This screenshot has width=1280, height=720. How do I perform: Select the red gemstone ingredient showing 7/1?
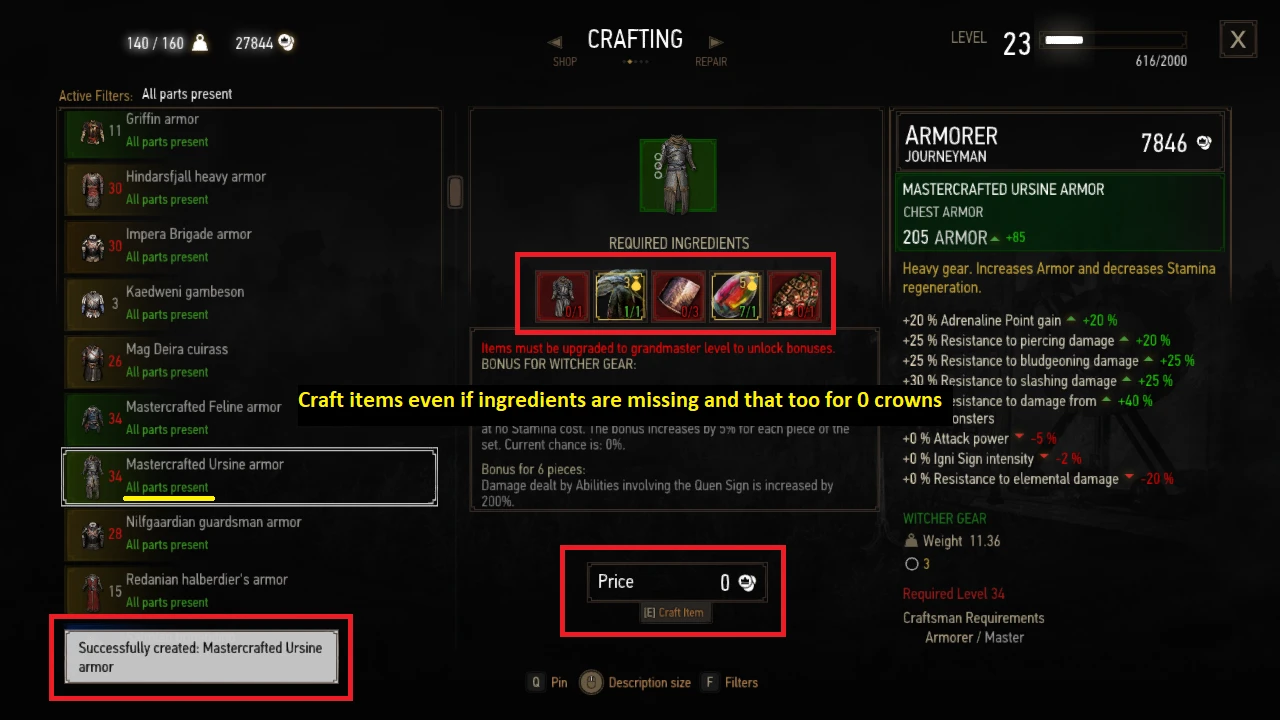pyautogui.click(x=736, y=296)
